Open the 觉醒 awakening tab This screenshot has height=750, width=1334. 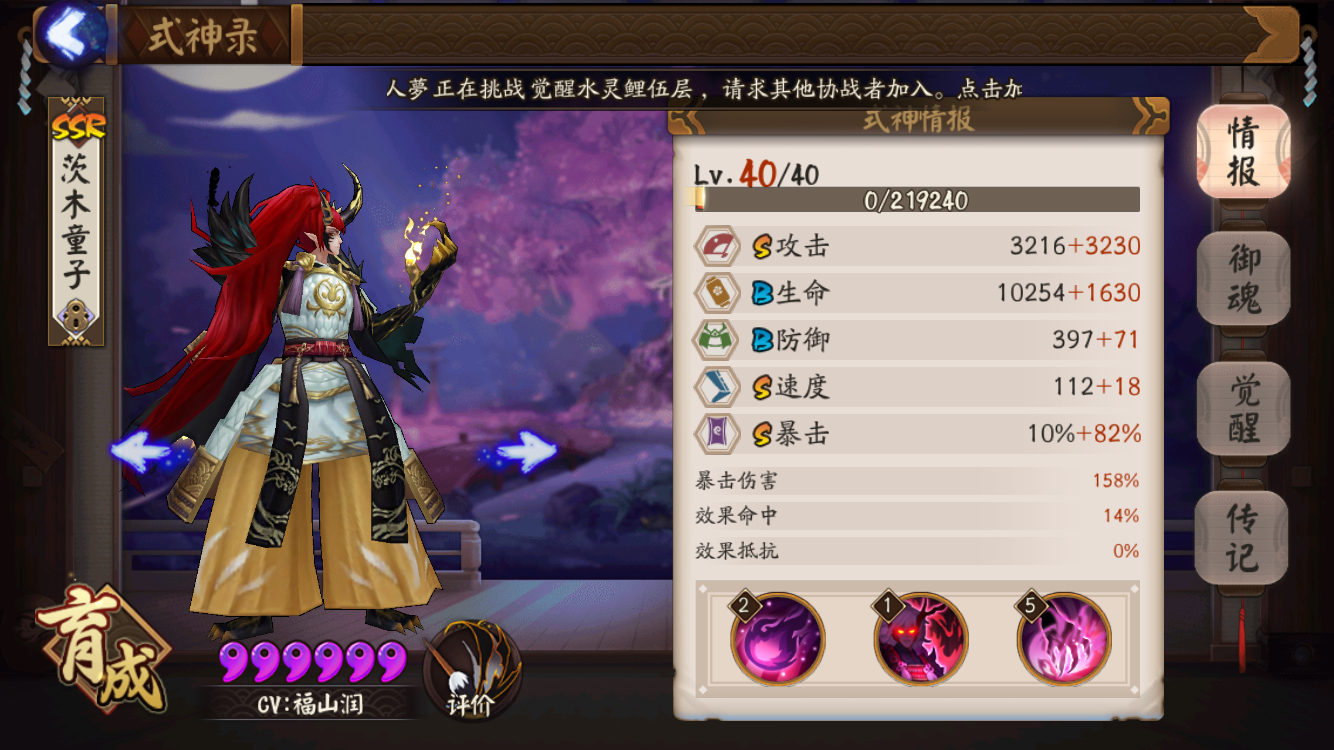coord(1243,408)
